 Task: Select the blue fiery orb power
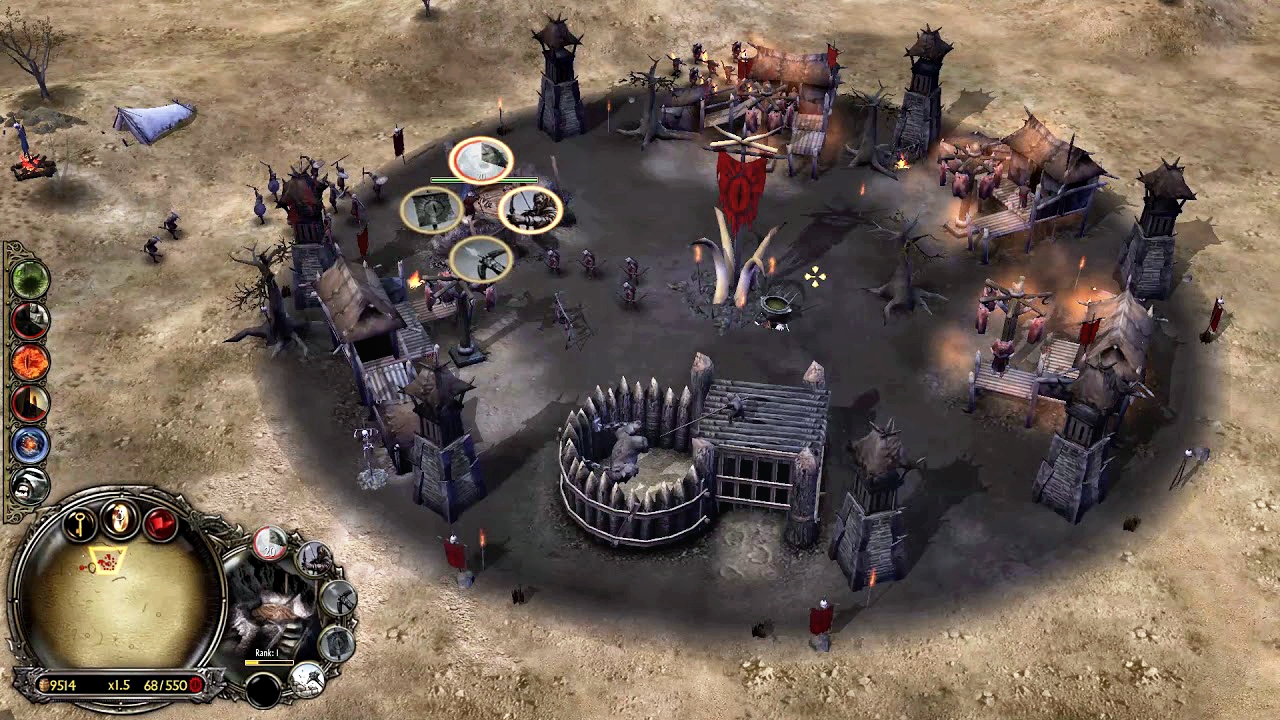(x=30, y=444)
